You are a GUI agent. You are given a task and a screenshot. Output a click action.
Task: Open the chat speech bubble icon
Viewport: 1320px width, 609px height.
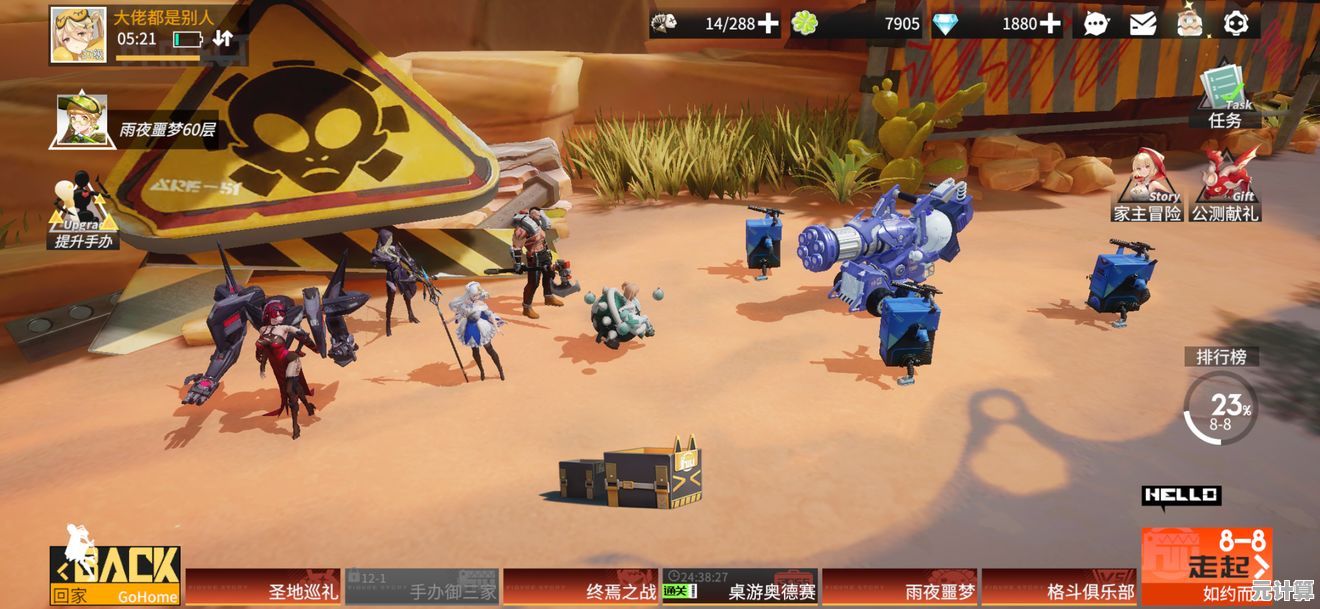click(x=1096, y=23)
